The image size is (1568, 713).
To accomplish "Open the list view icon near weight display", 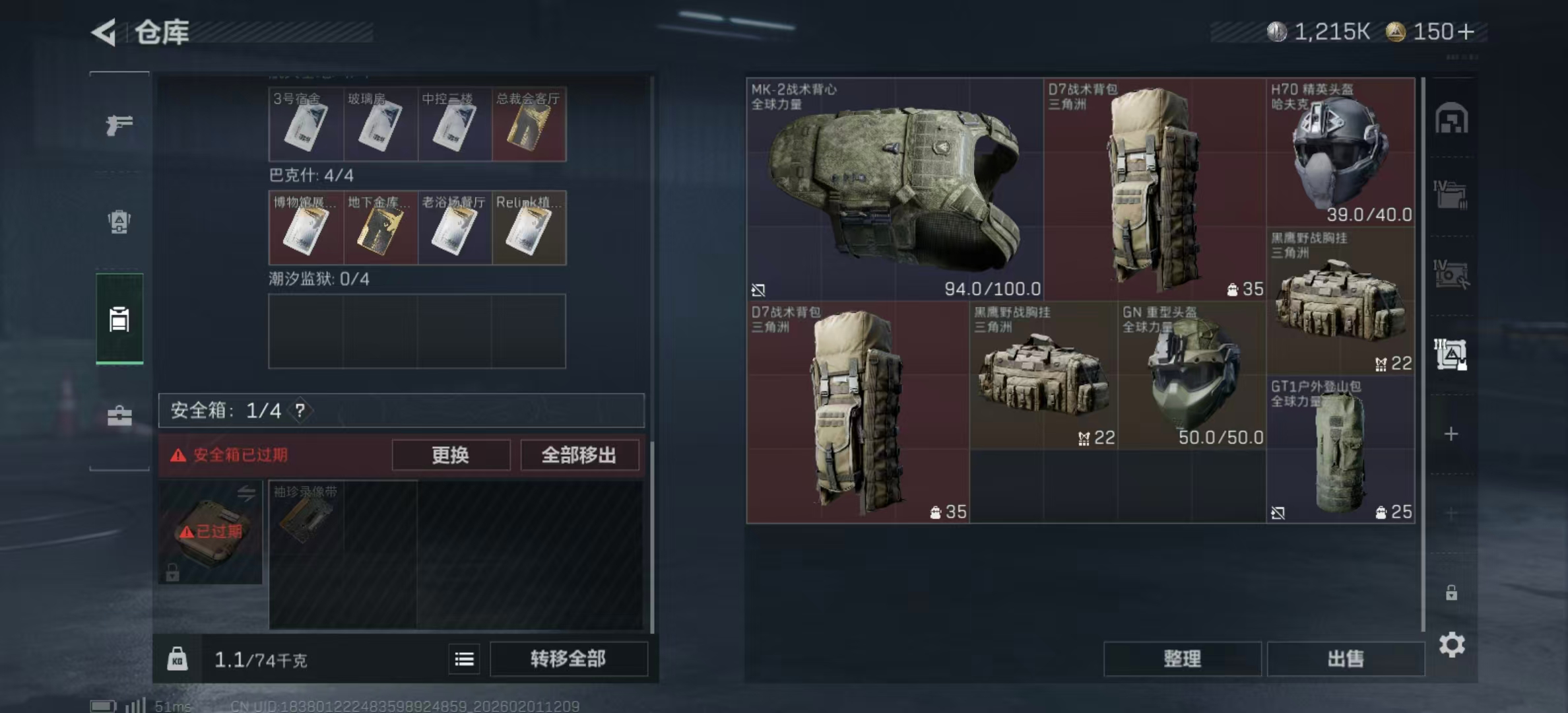I will [x=464, y=660].
